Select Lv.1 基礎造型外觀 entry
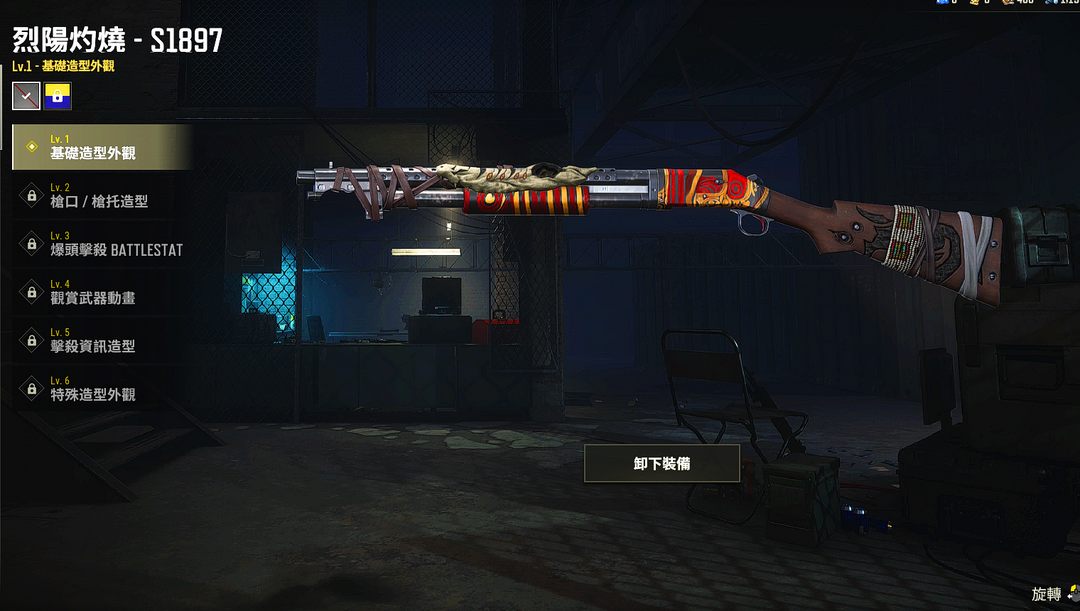This screenshot has height=611, width=1080. [100, 147]
